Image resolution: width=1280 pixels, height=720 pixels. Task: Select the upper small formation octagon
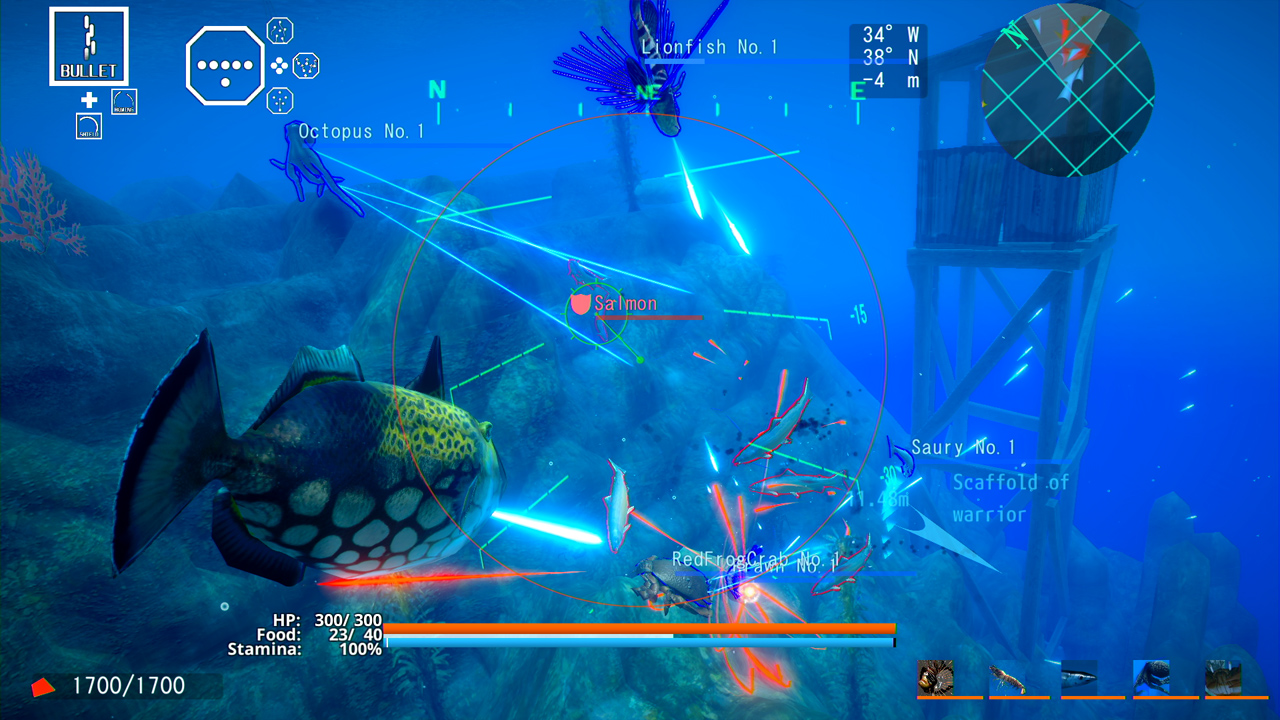(280, 31)
